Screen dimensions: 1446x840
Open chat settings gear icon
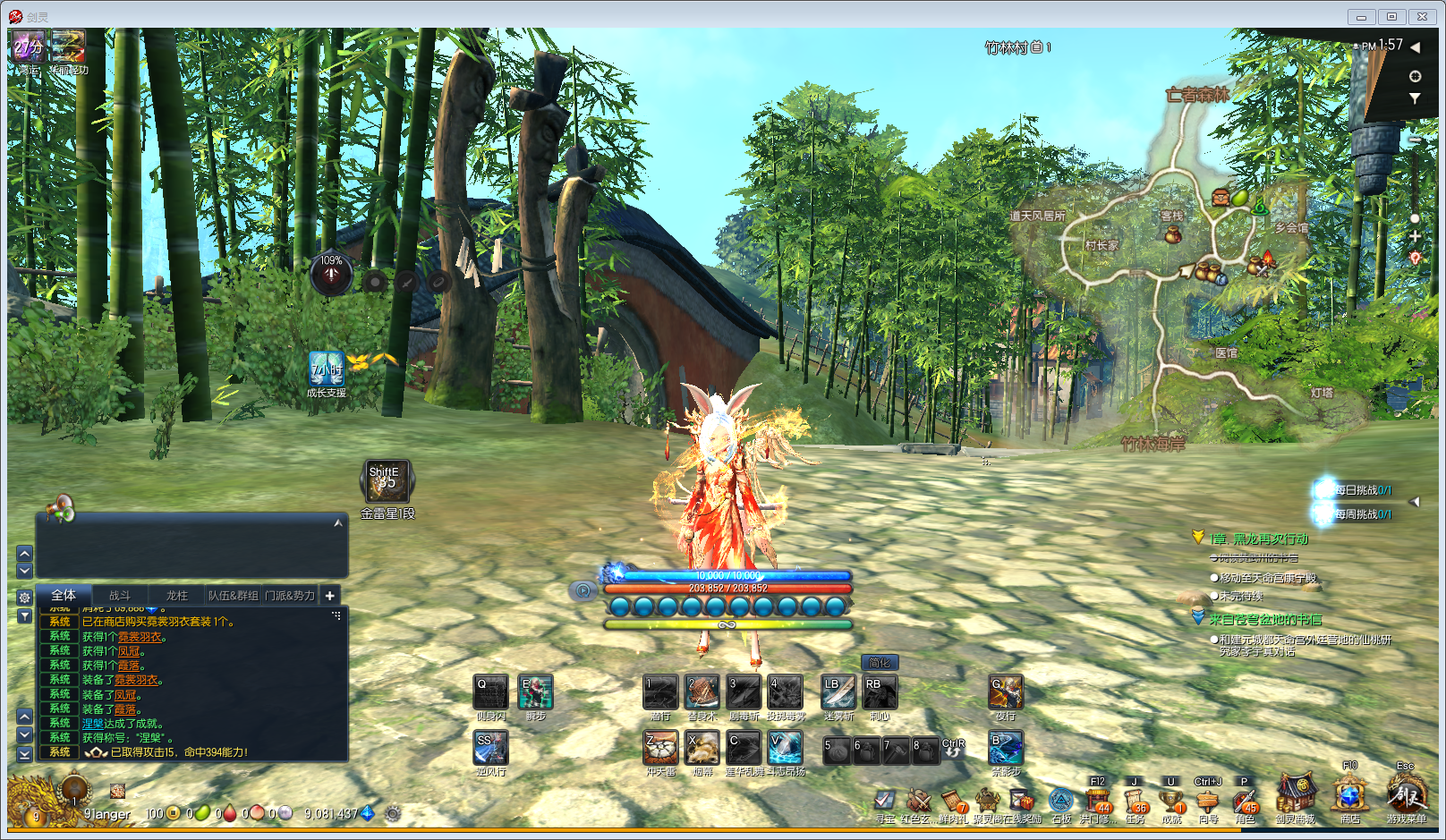pos(25,598)
